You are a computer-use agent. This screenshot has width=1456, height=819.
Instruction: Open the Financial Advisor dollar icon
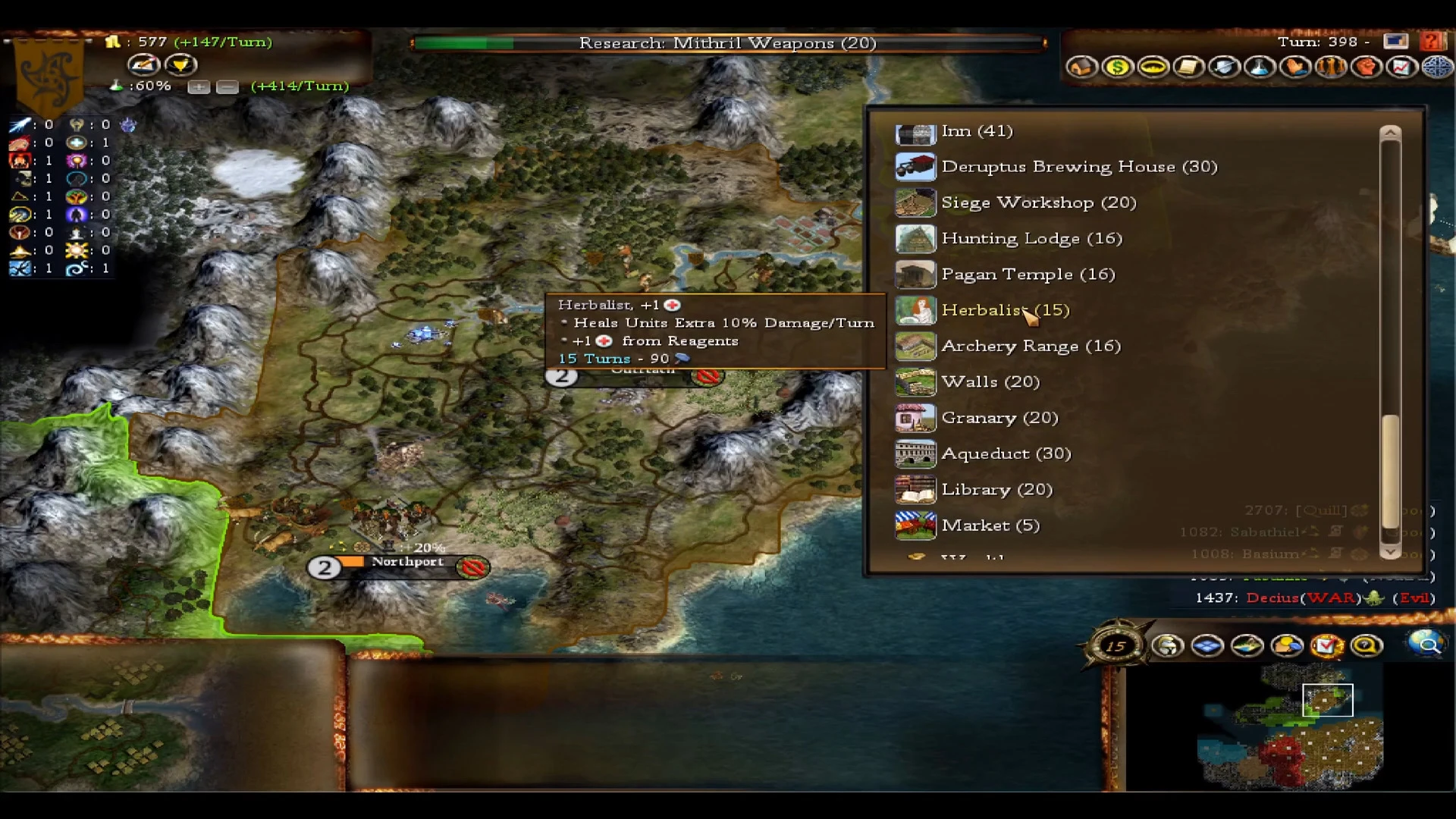point(1117,67)
